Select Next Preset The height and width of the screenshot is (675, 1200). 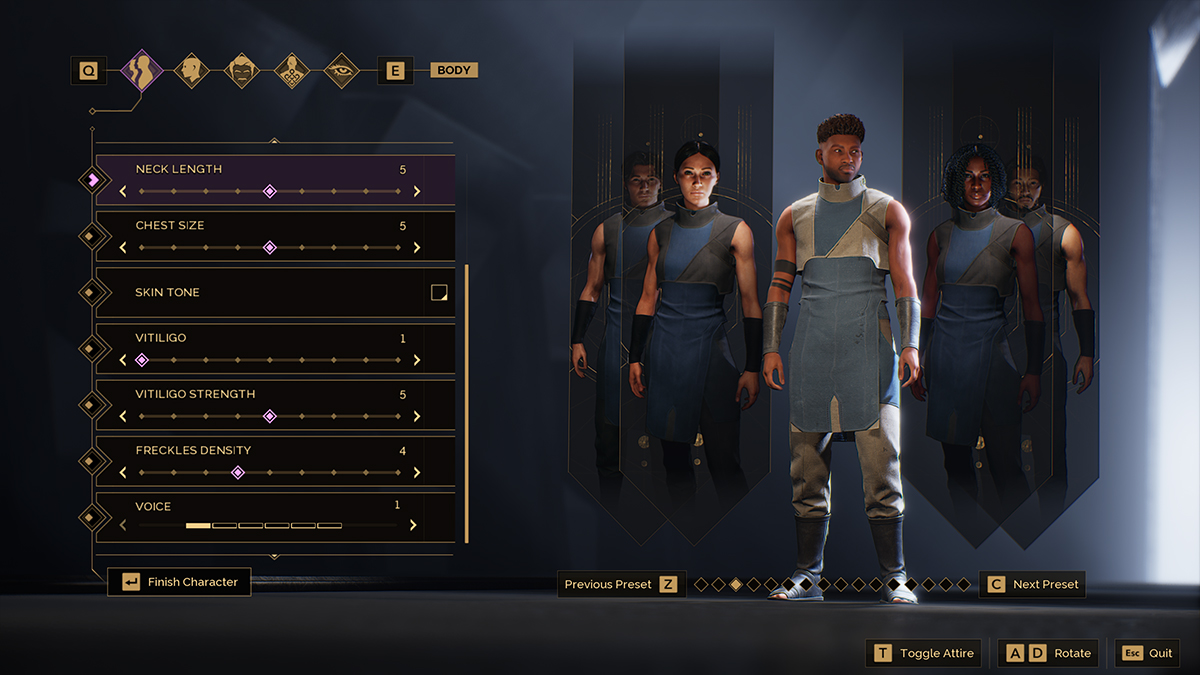coord(1032,585)
